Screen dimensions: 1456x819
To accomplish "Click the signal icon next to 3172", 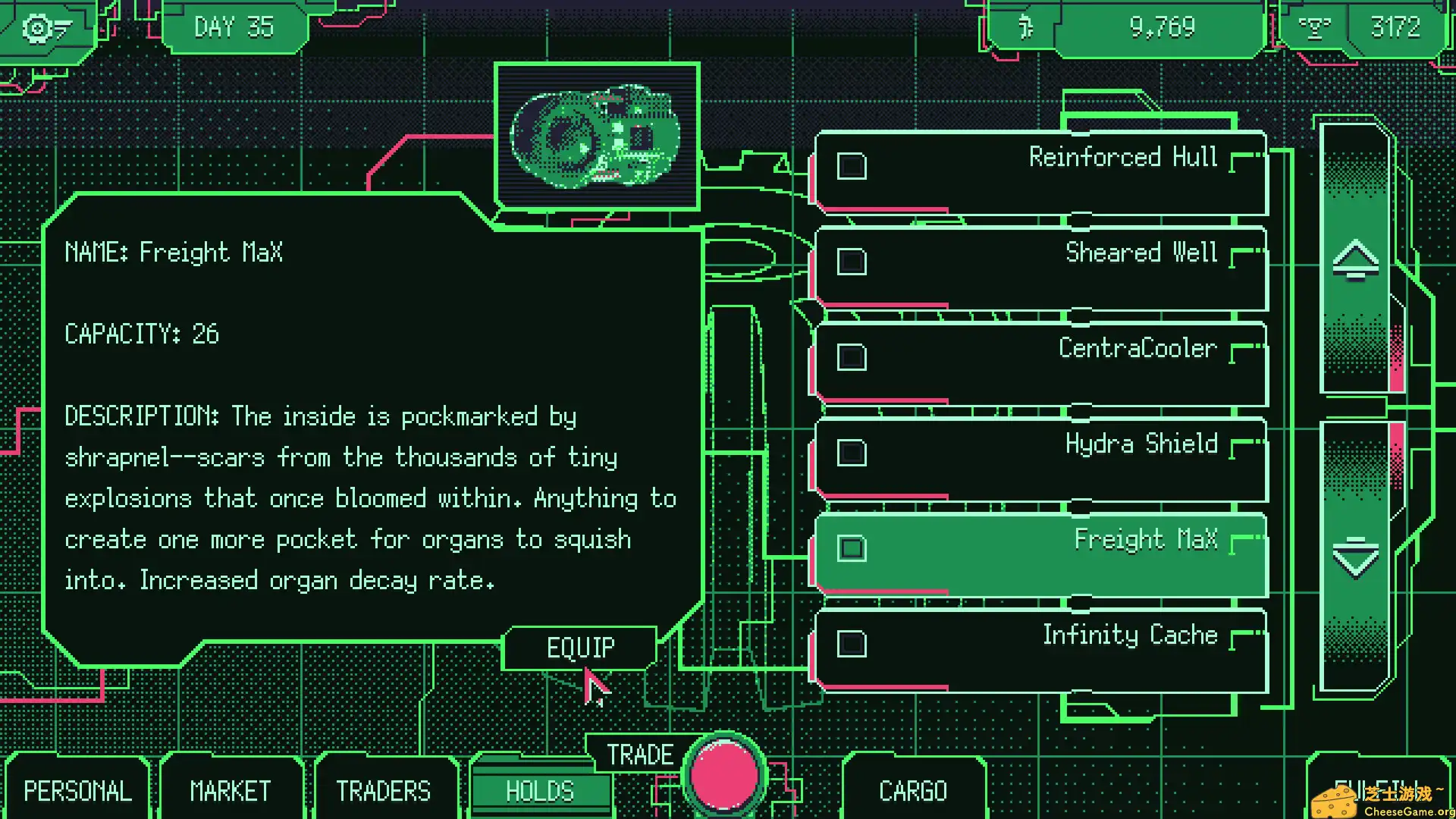I will click(1317, 28).
